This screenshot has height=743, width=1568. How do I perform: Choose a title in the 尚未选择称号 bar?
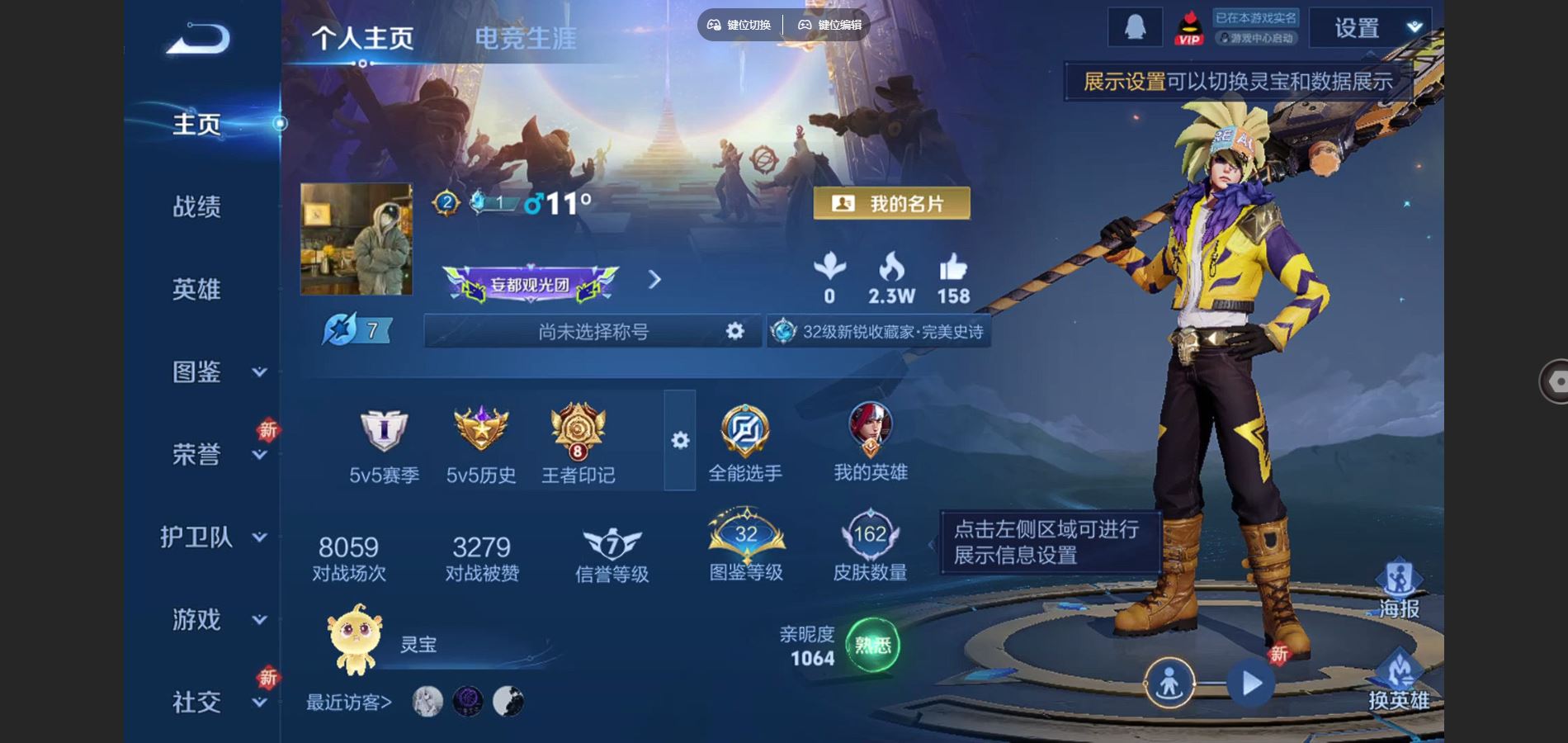click(x=593, y=332)
